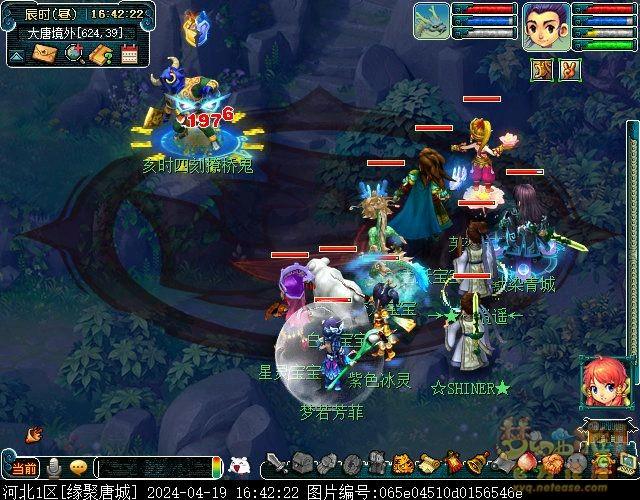Click the small fox icon above chat
The image size is (640, 500).
click(x=35, y=434)
